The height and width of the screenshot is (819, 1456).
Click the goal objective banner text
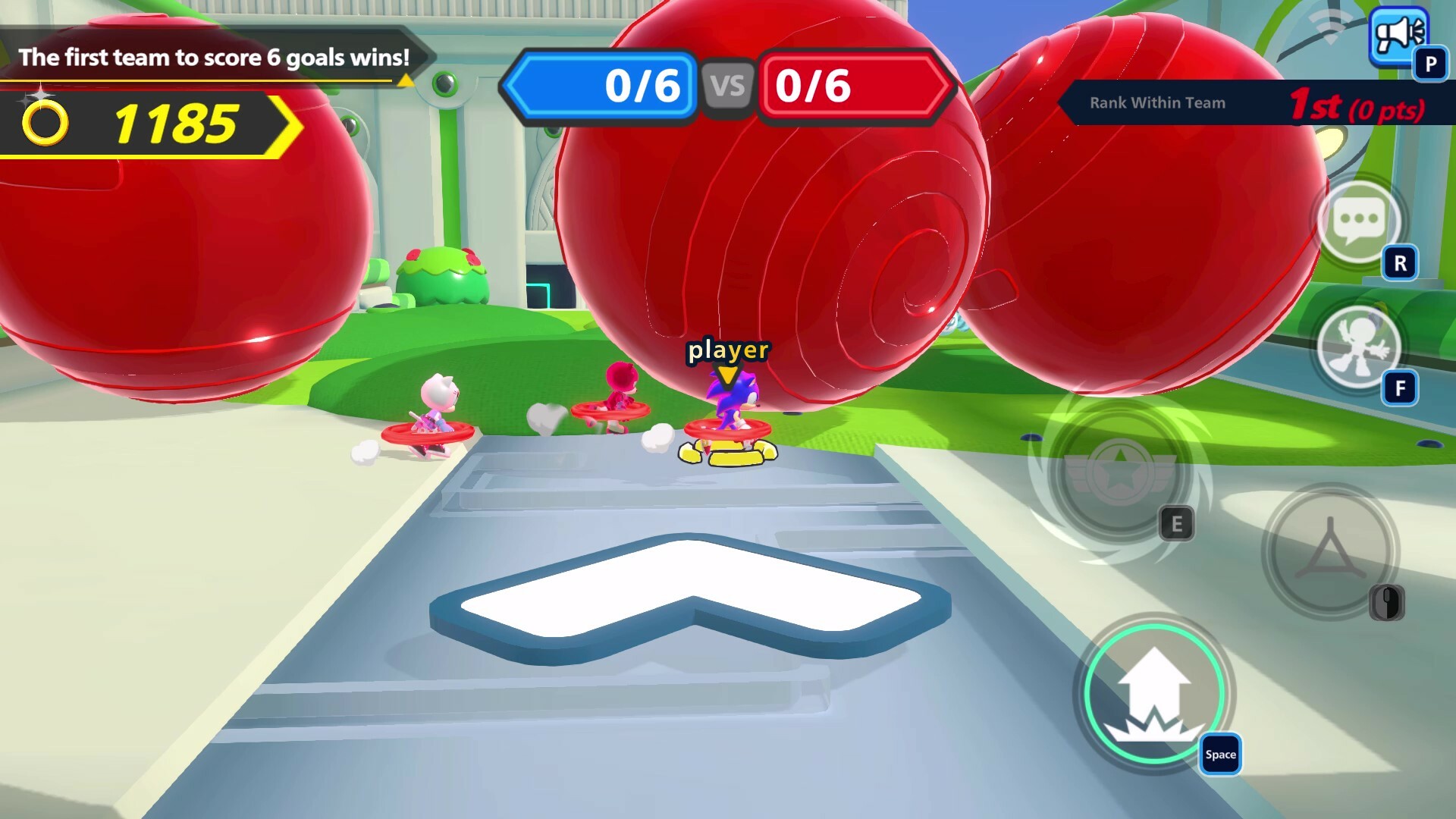point(215,56)
